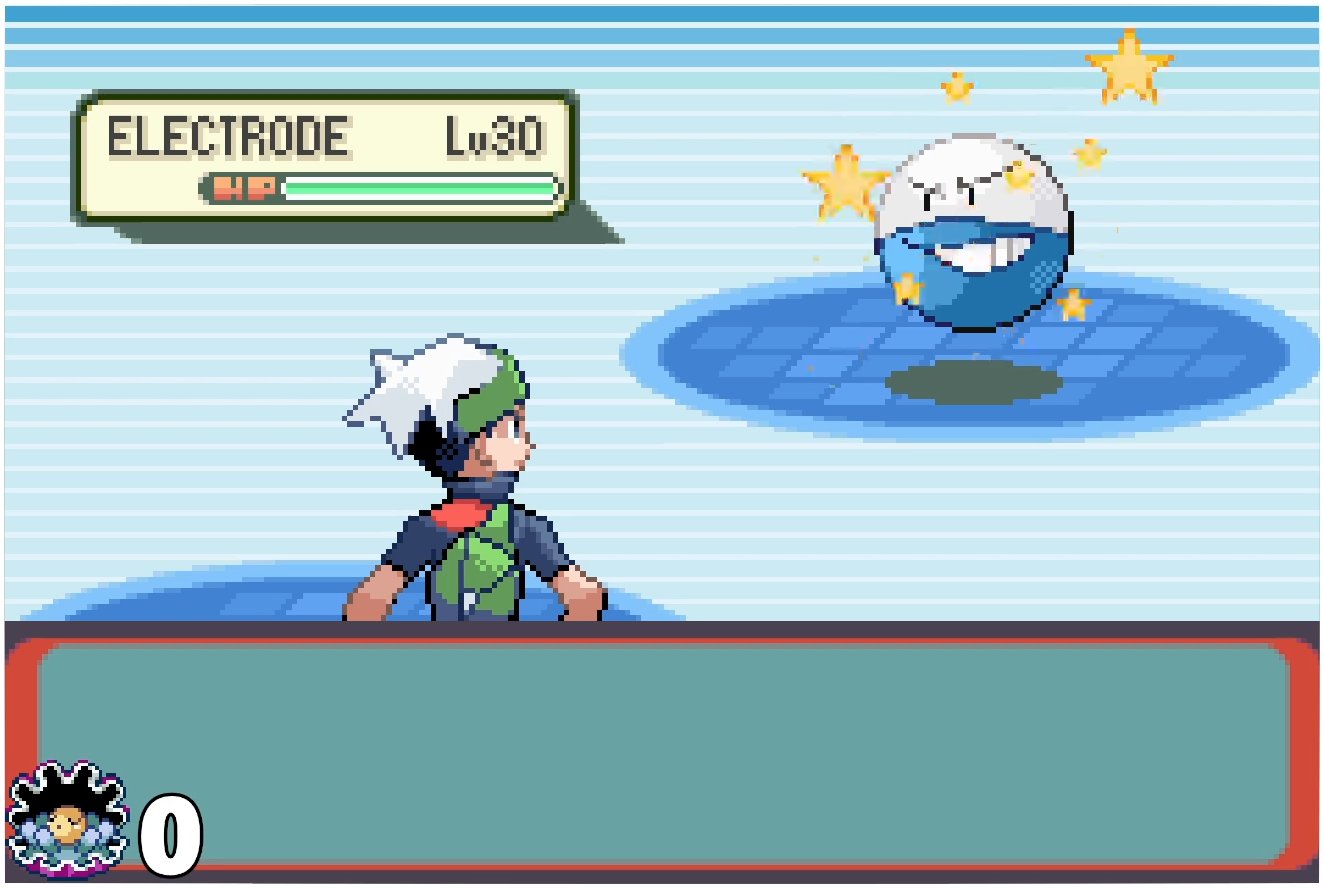This screenshot has width=1324, height=888.
Task: Select the ELECTRODE name text
Action: [x=228, y=135]
